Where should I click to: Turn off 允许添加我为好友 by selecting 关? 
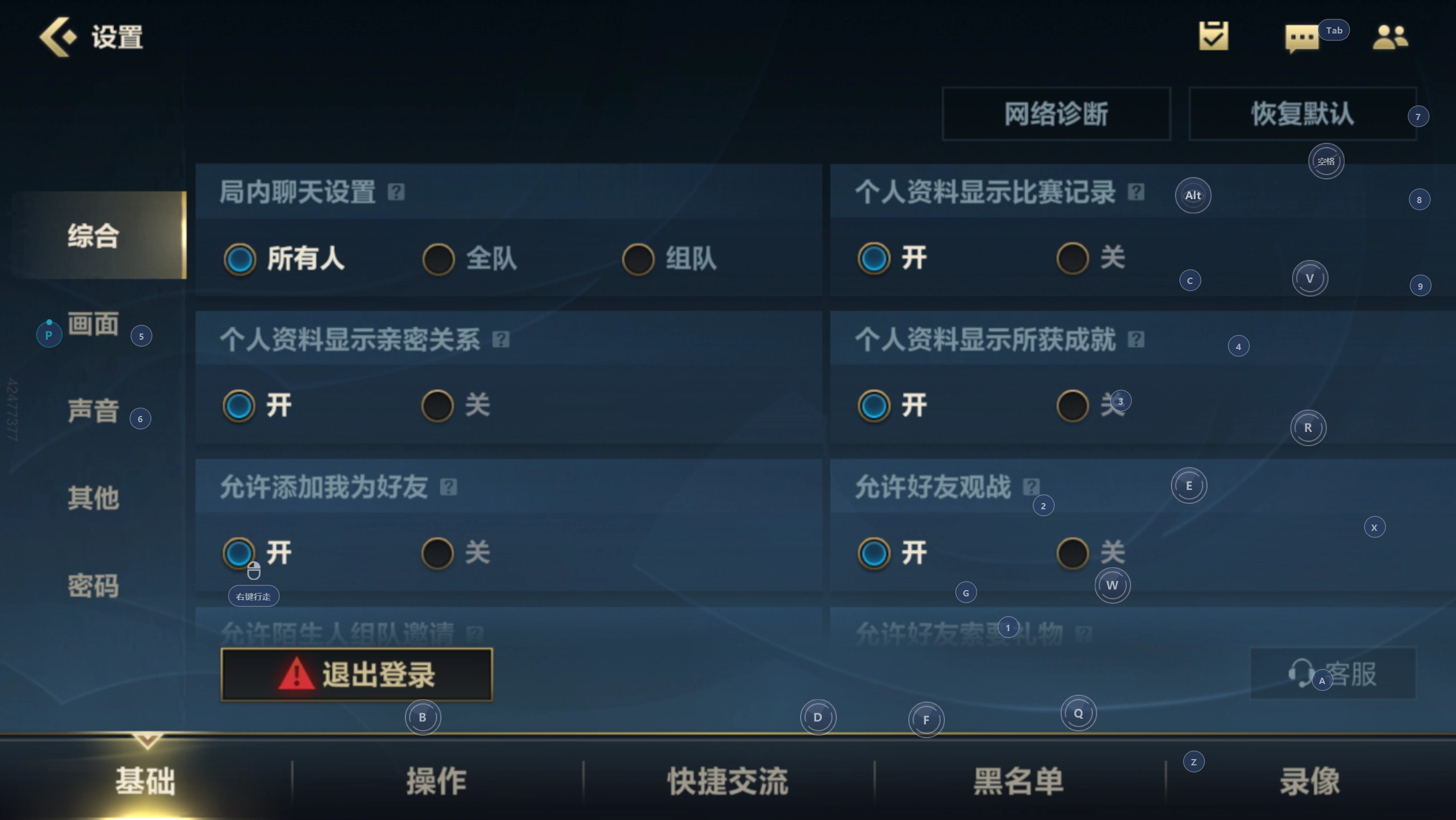tap(437, 553)
